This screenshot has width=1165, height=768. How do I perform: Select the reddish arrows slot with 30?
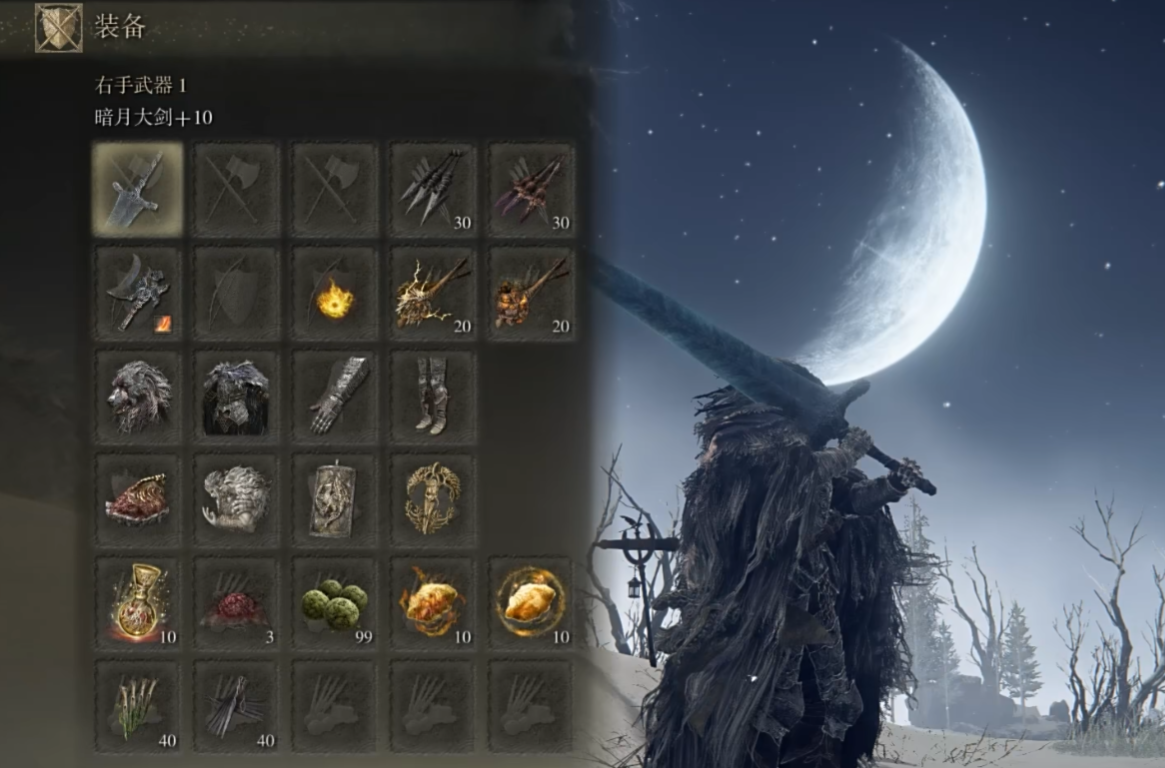pyautogui.click(x=531, y=189)
